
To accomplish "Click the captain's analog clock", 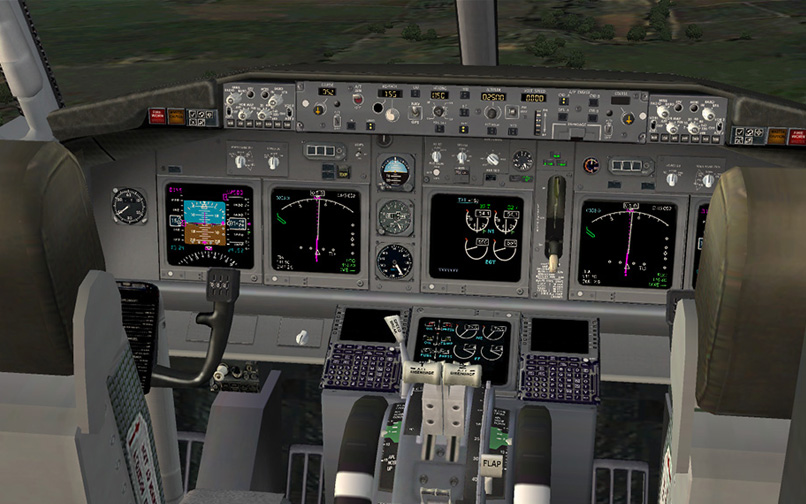I will click(x=129, y=205).
